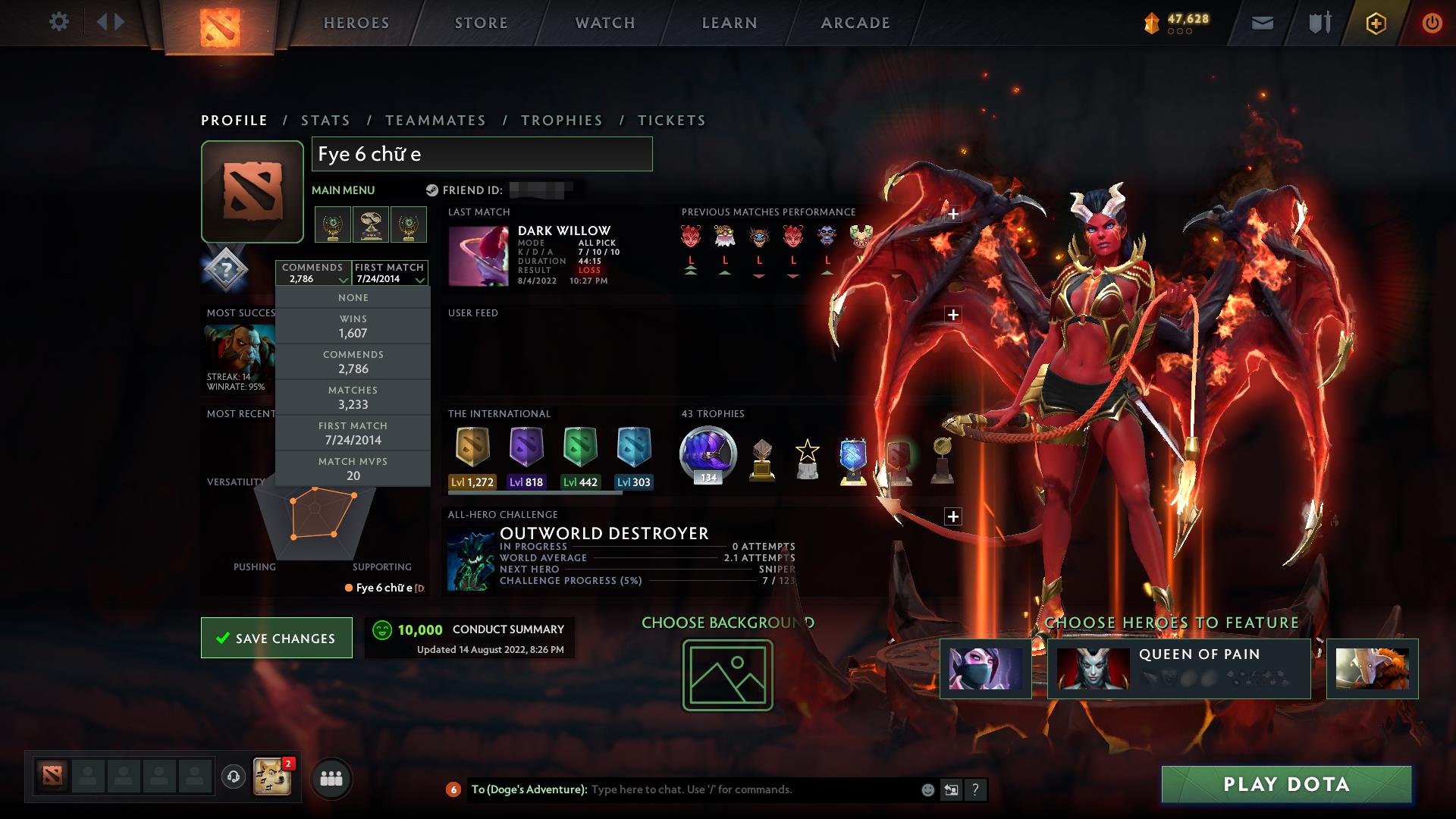Quit the game with the power button
The image size is (1456, 819).
1432,23
